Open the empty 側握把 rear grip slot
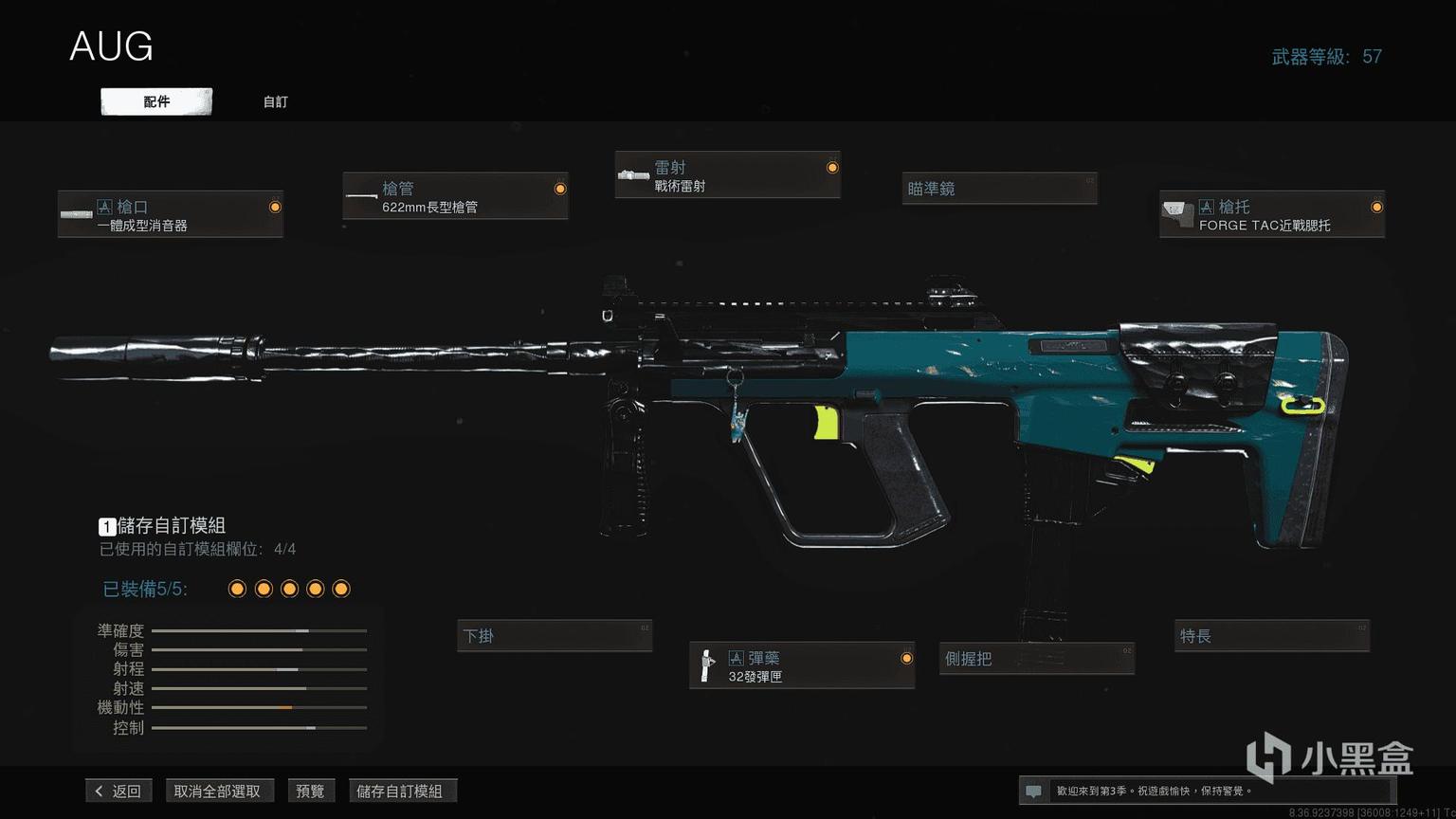Image resolution: width=1456 pixels, height=819 pixels. point(1036,659)
